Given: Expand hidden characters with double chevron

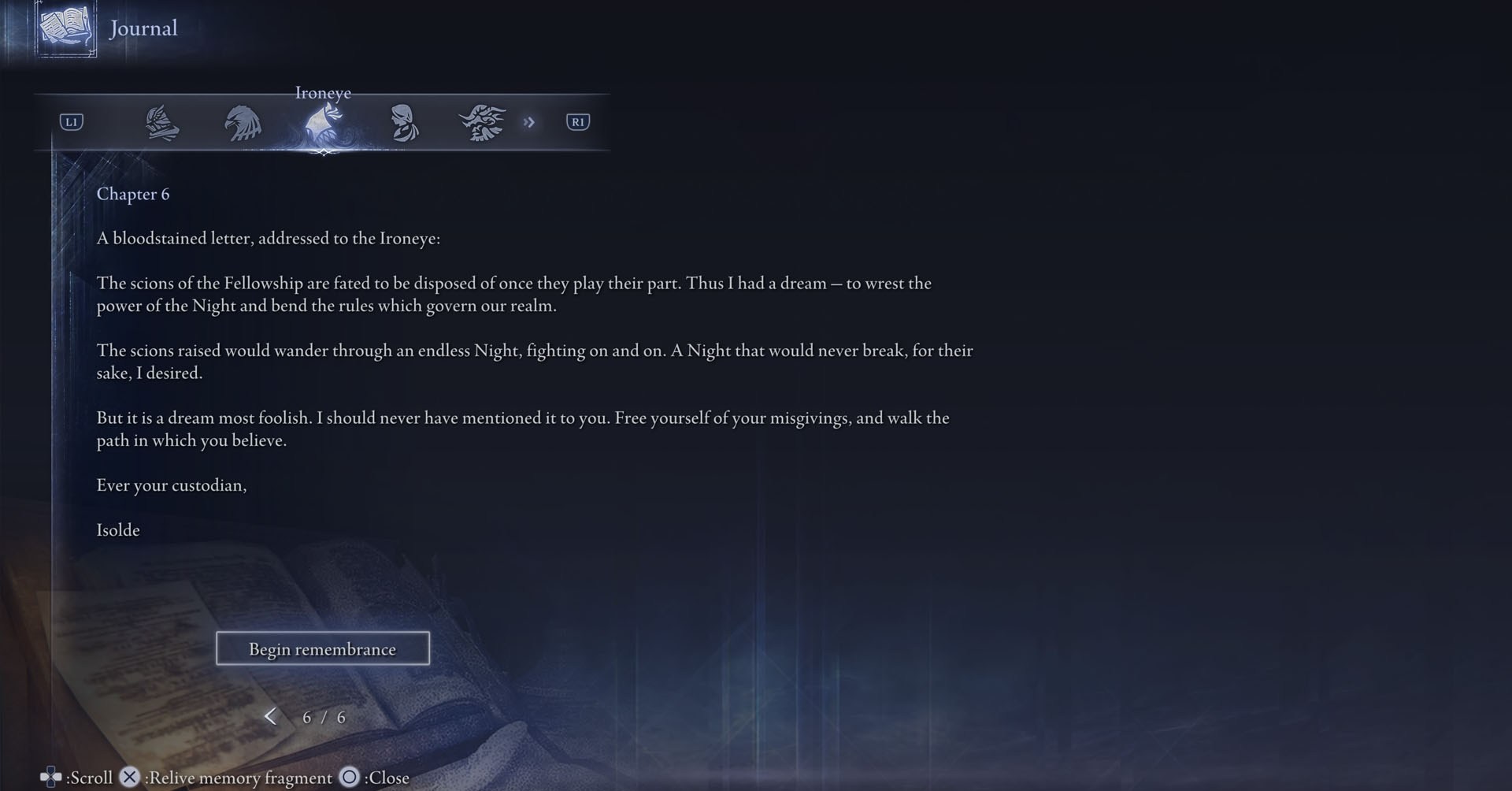Looking at the screenshot, I should tap(529, 122).
